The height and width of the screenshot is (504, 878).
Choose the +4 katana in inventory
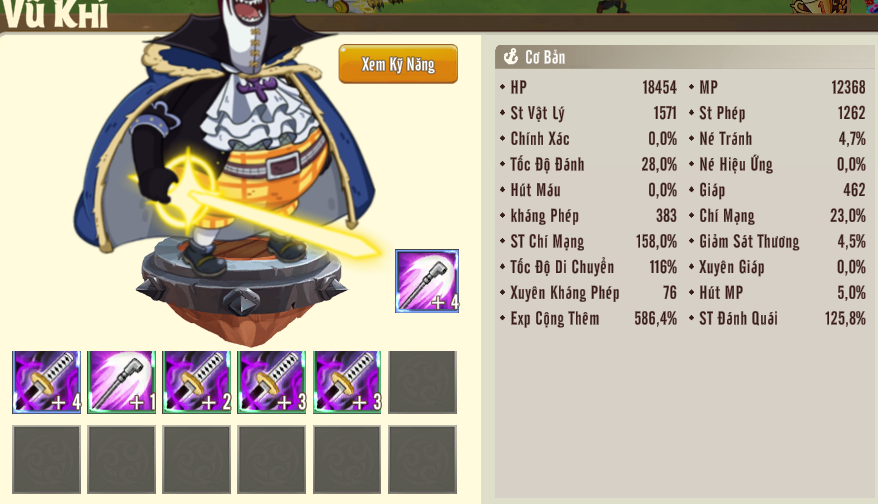[x=46, y=382]
